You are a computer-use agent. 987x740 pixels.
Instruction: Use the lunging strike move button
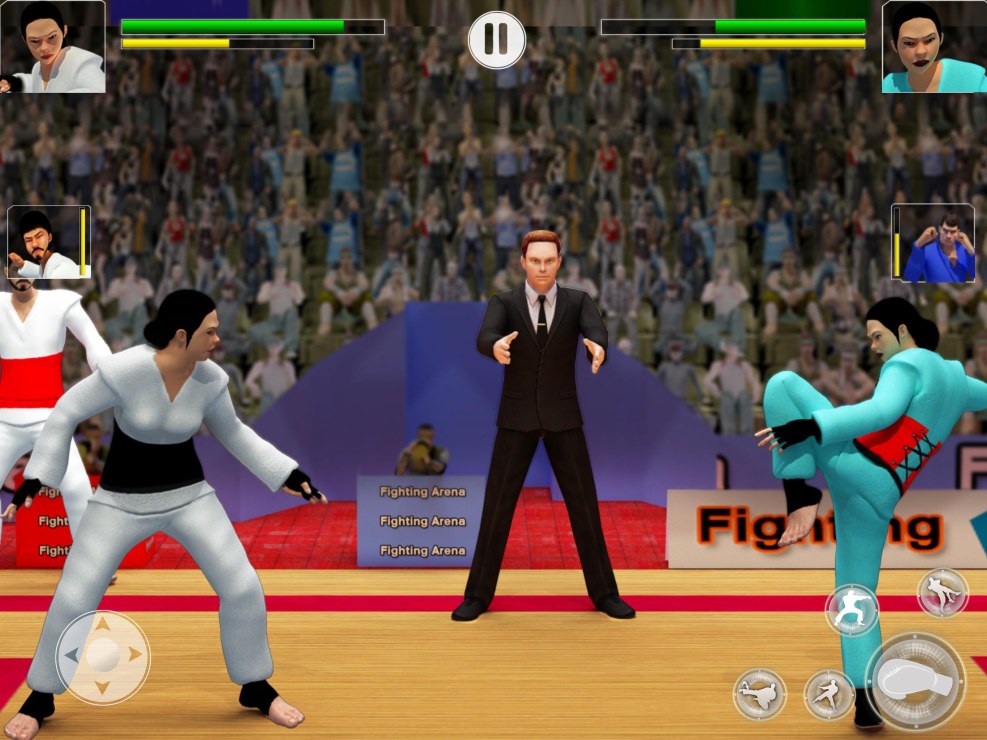point(829,694)
